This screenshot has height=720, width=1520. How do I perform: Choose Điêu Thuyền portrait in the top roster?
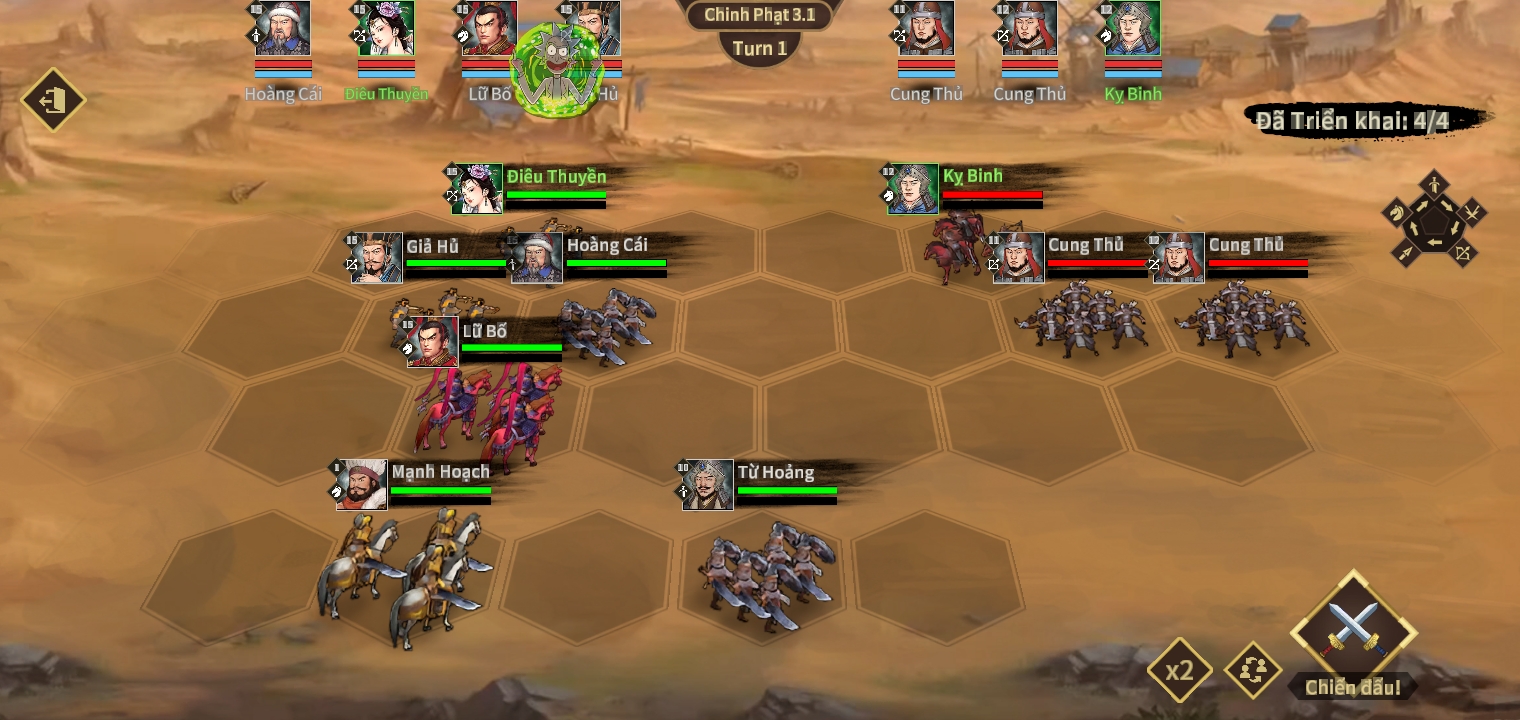click(x=386, y=30)
